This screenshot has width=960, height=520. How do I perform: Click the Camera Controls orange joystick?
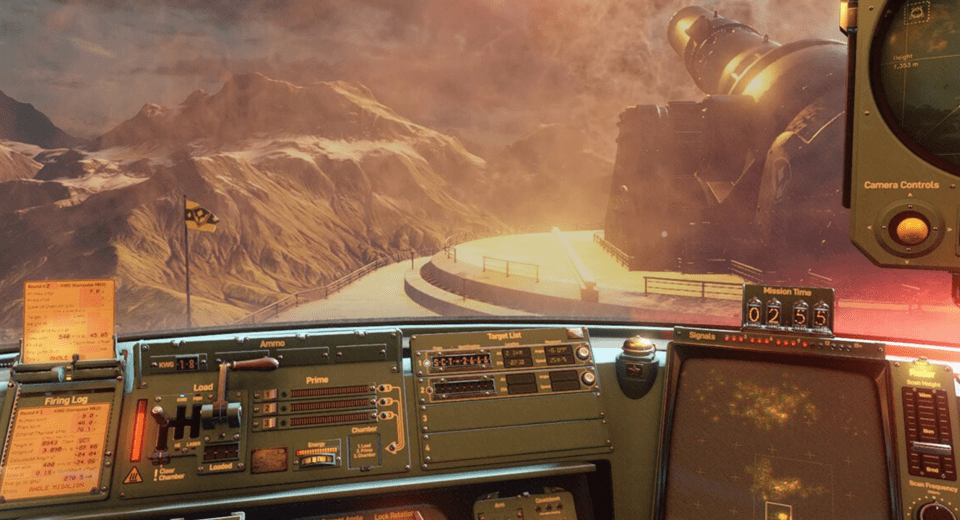coord(910,230)
